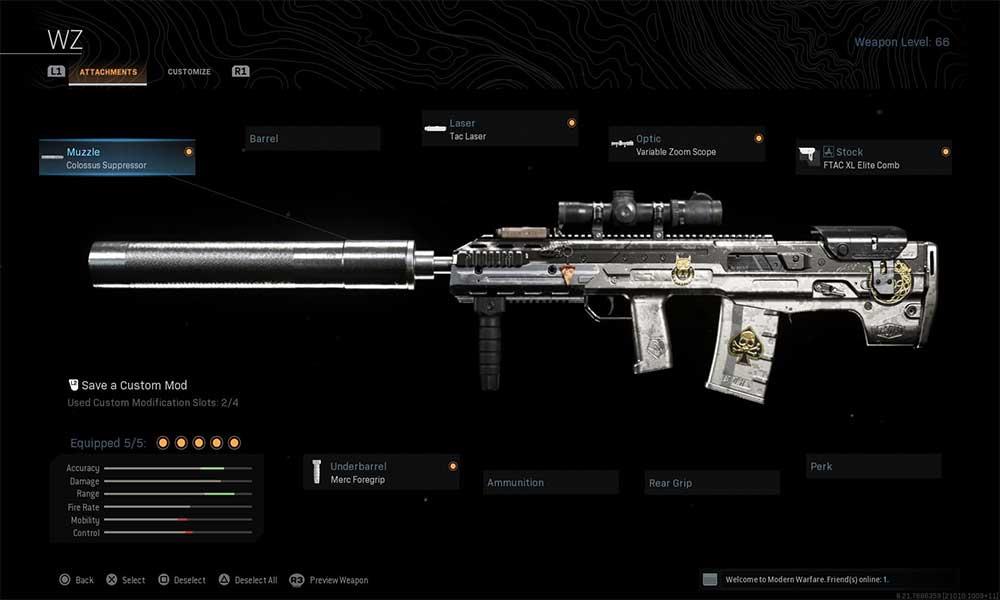Open the Welcome to Modern Warfare notification
The width and height of the screenshot is (1000, 600).
click(829, 579)
